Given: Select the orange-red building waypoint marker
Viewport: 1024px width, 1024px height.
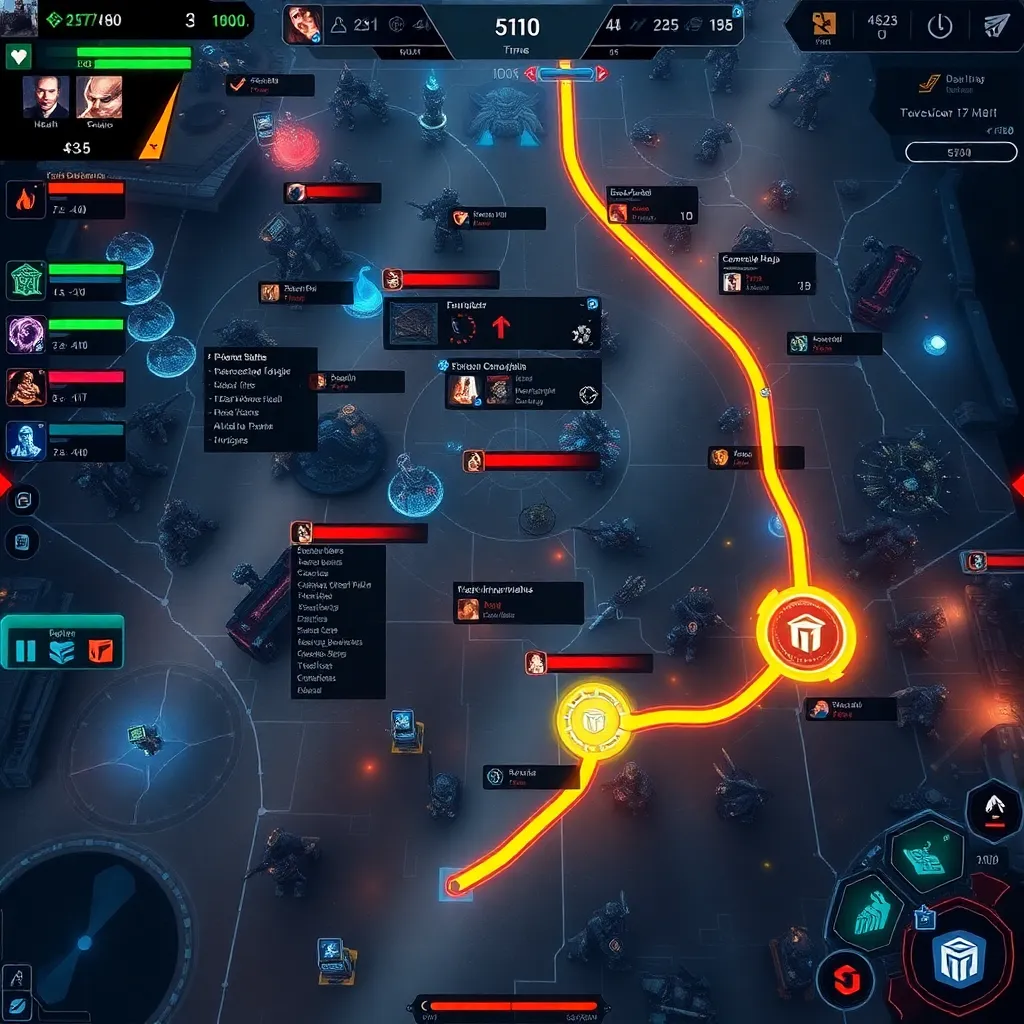Looking at the screenshot, I should 806,633.
